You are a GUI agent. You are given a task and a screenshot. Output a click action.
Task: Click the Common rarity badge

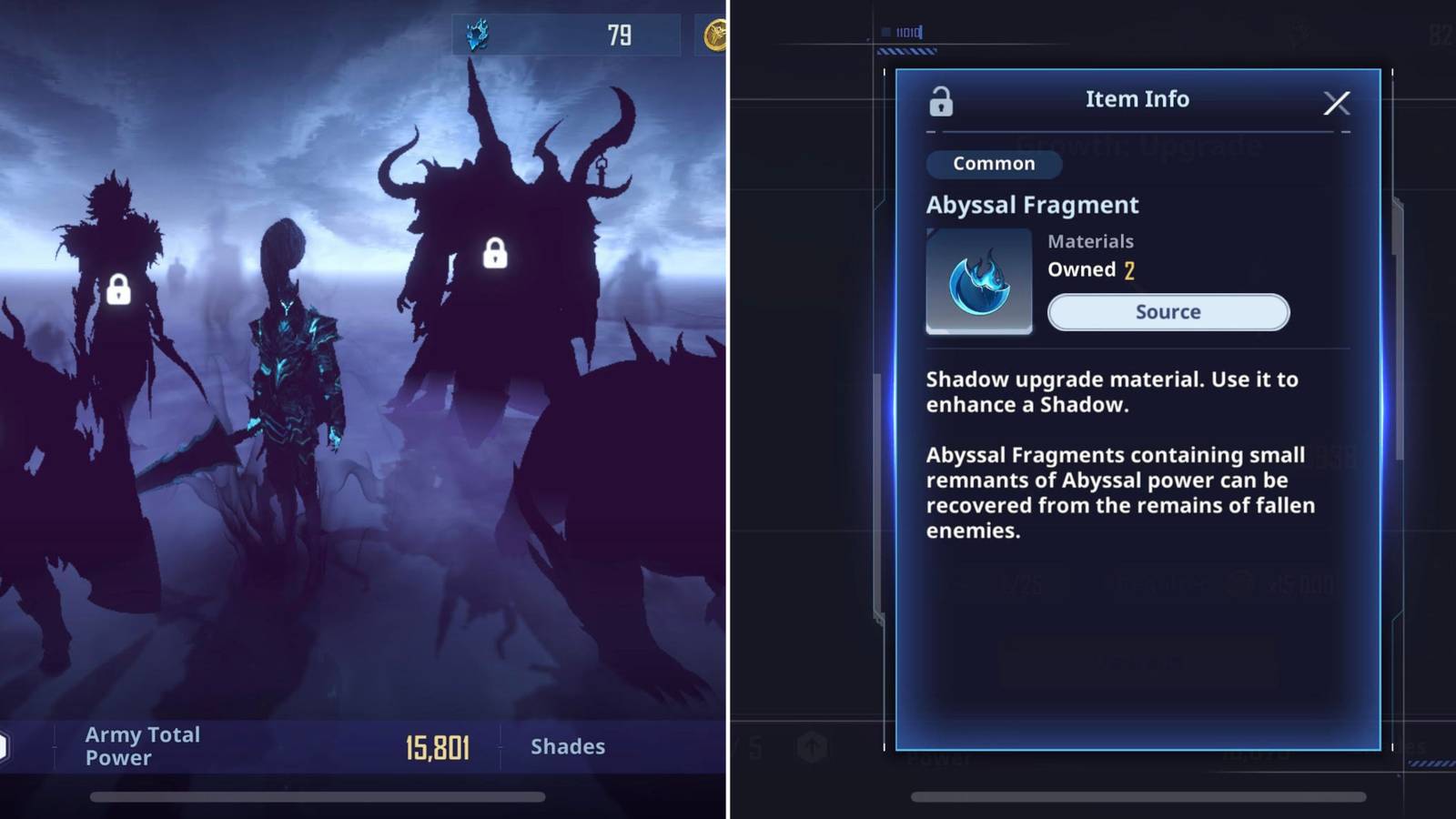point(993,164)
